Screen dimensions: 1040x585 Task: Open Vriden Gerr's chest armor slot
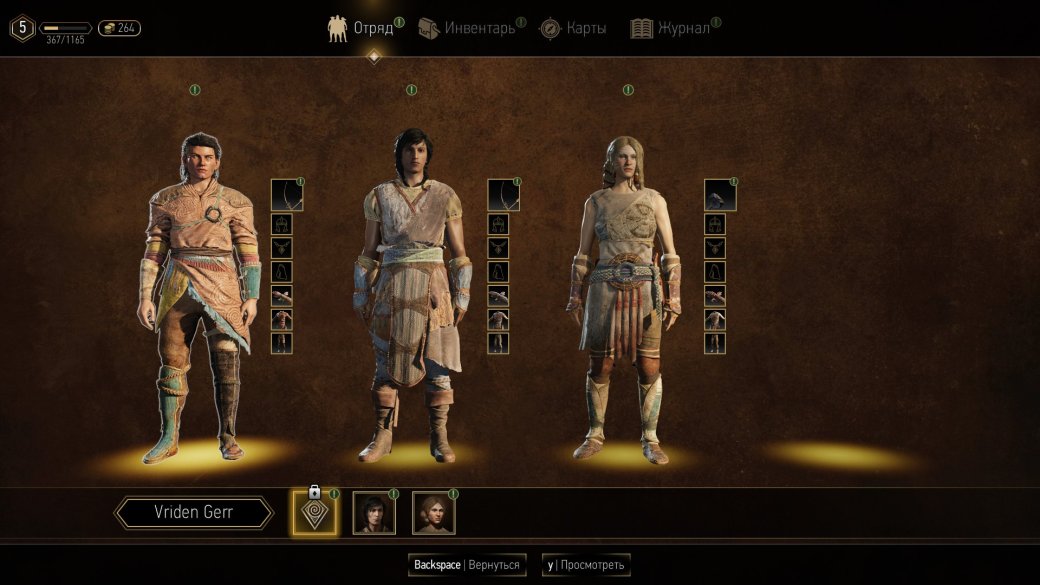(x=282, y=319)
